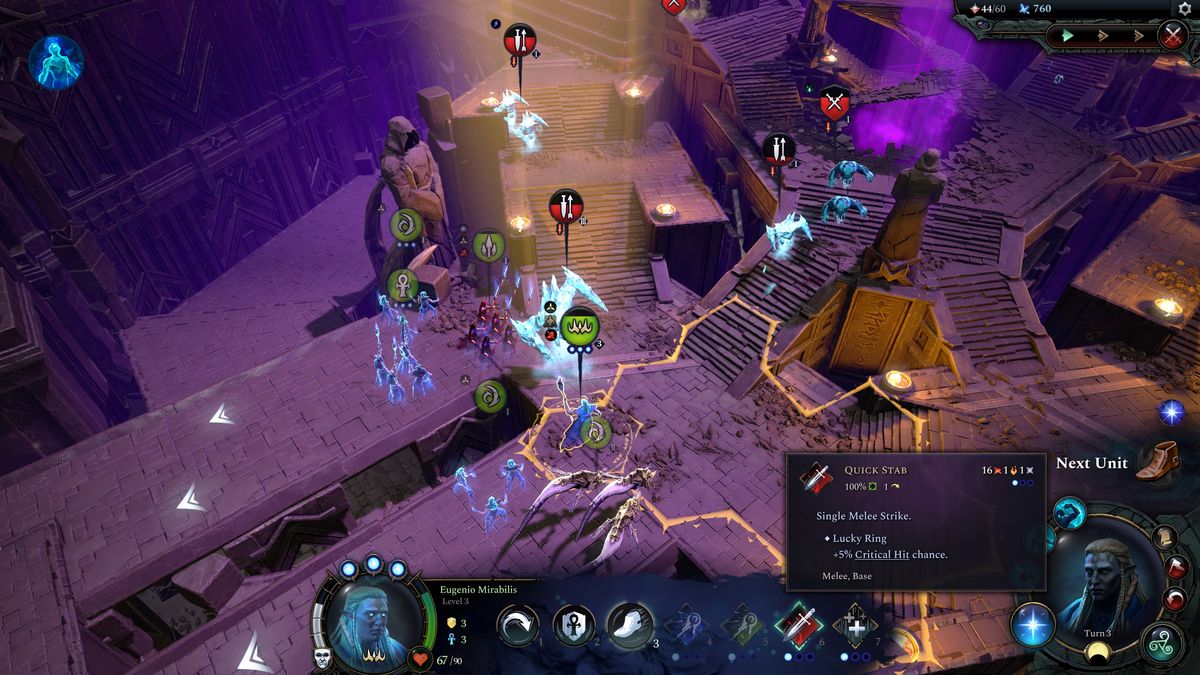The width and height of the screenshot is (1200, 675).
Task: Activate the blue star hero skill orb
Action: [1032, 625]
